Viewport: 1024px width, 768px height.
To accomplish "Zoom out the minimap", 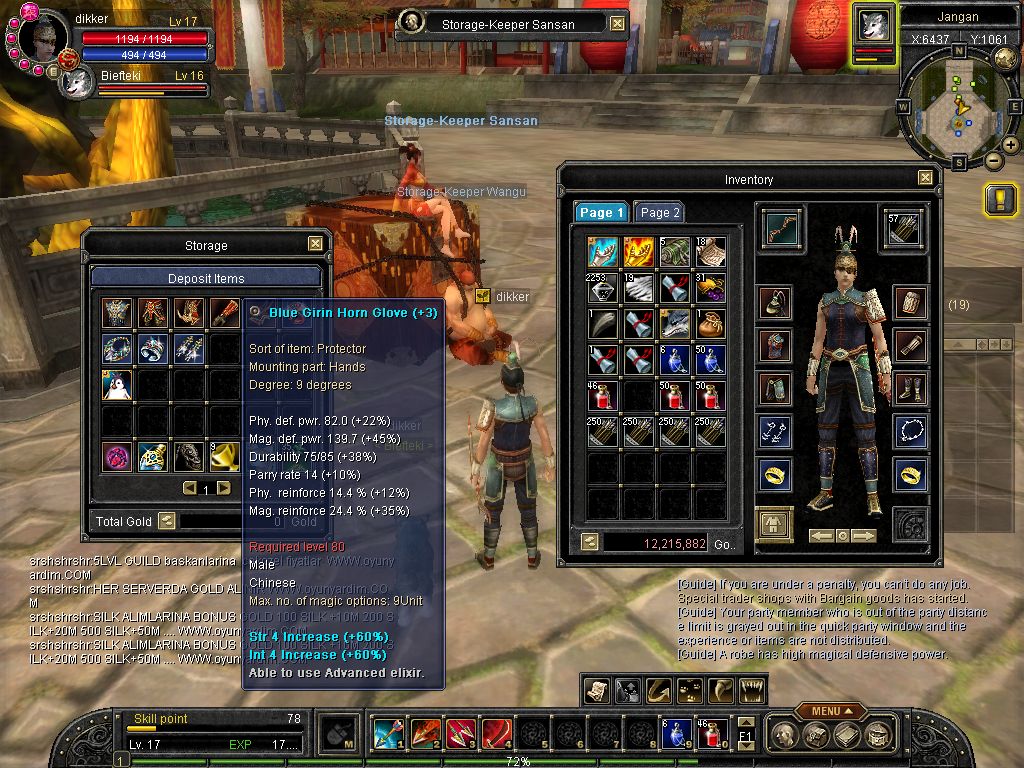I will click(x=993, y=160).
